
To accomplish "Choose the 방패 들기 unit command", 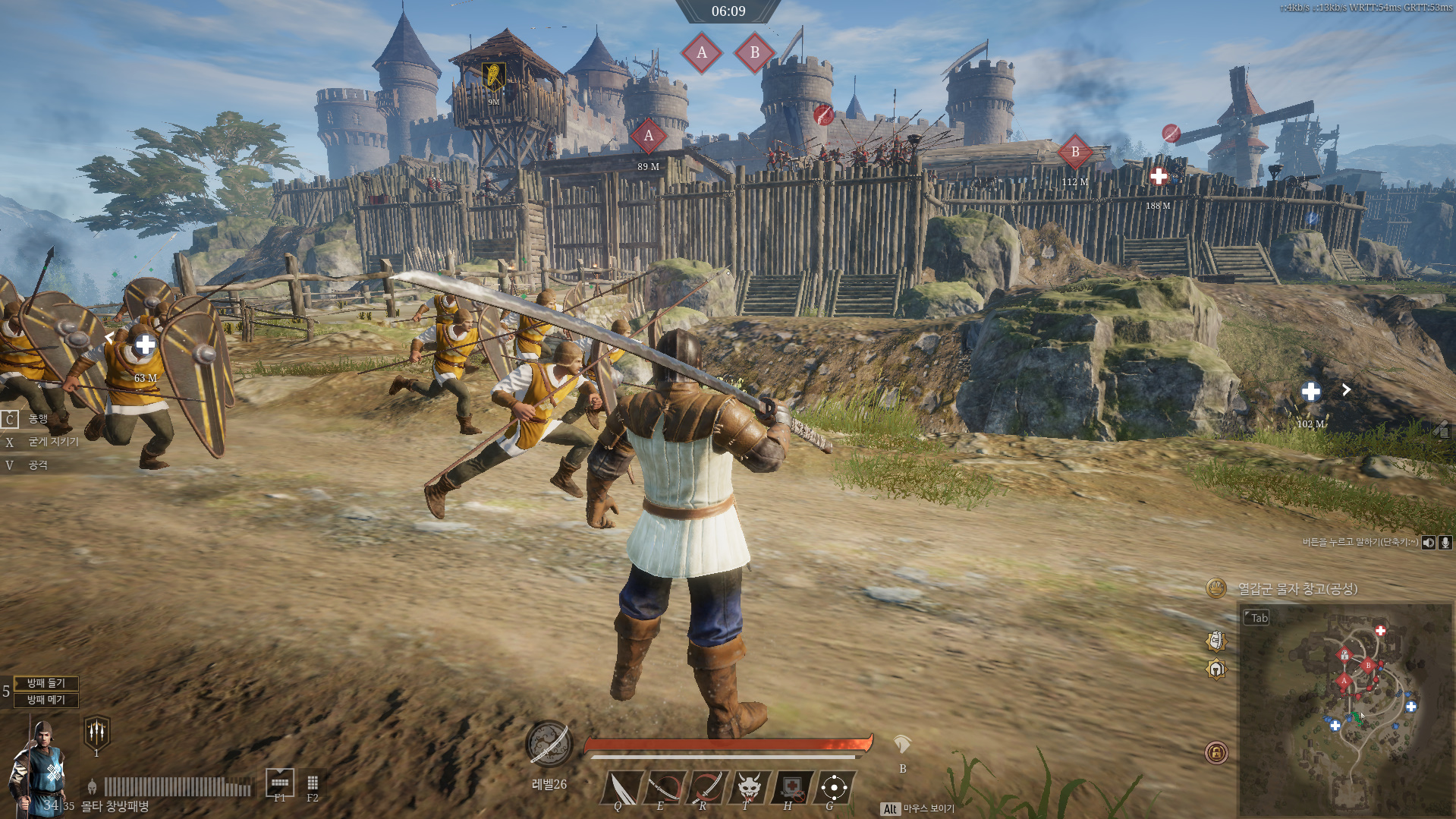I will coord(46,683).
